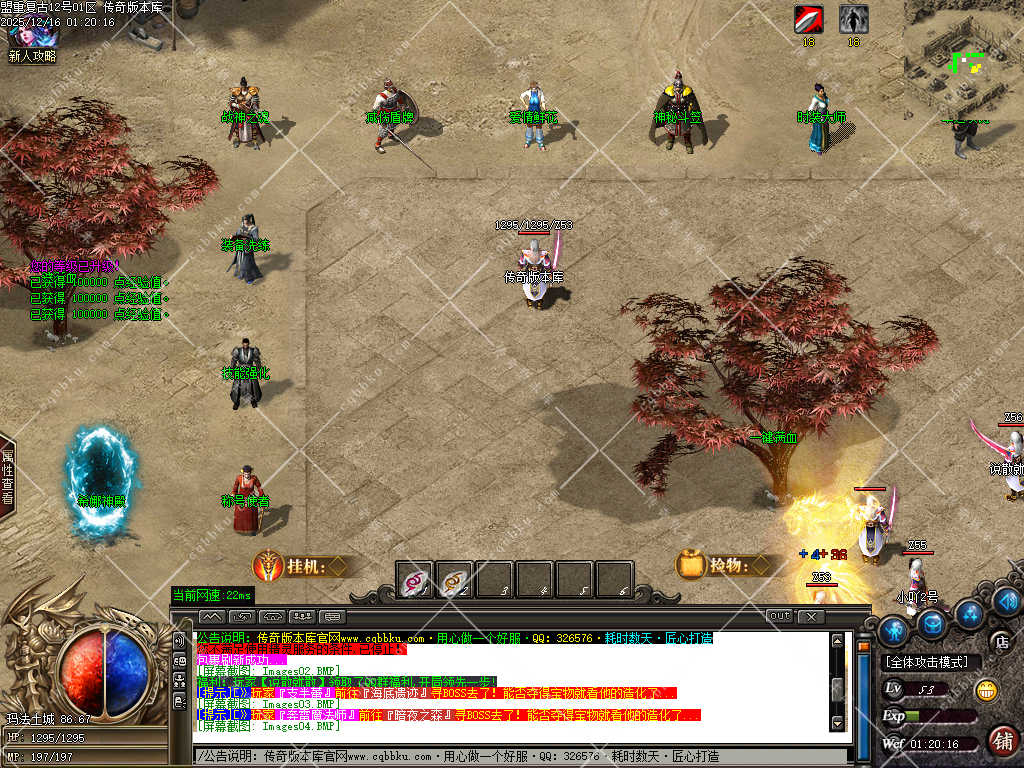Open the red 铺 stall button
This screenshot has width=1024, height=768.
(1002, 741)
